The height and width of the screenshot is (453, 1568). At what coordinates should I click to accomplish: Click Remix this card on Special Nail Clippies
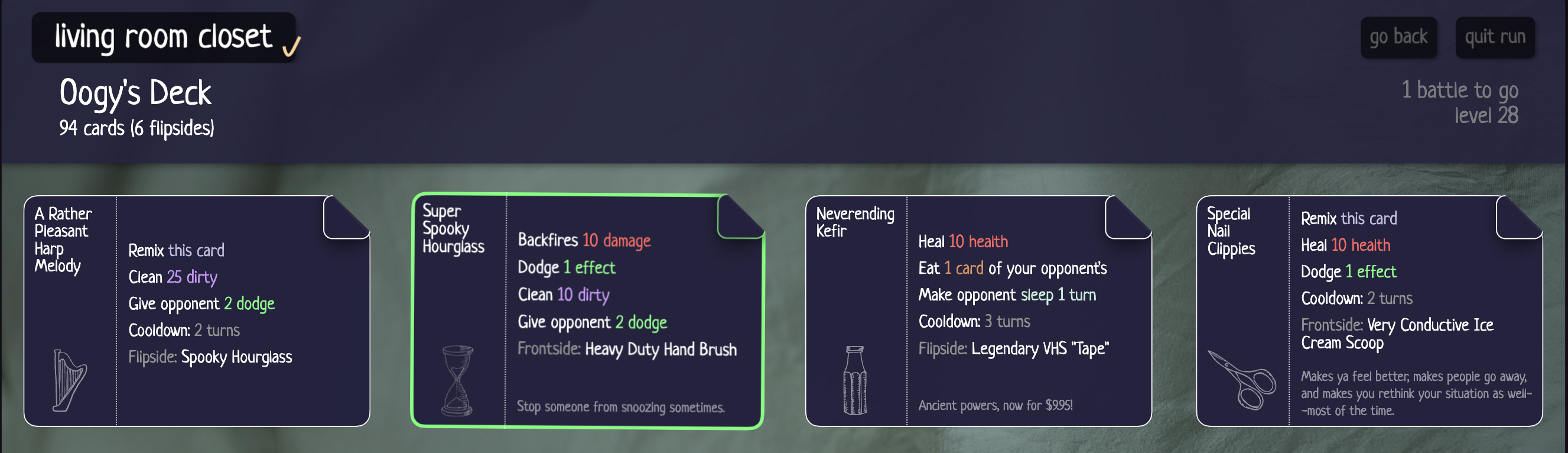pyautogui.click(x=1349, y=218)
